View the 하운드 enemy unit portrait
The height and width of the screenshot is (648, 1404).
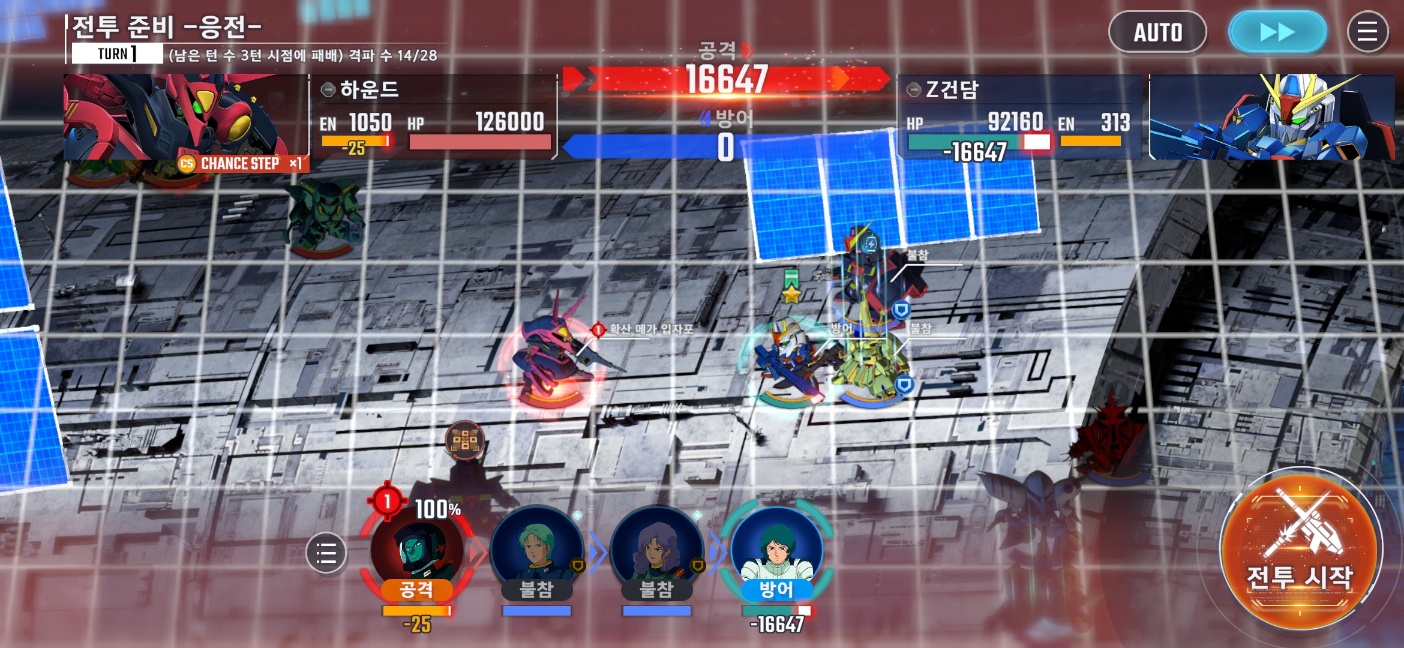pos(185,115)
